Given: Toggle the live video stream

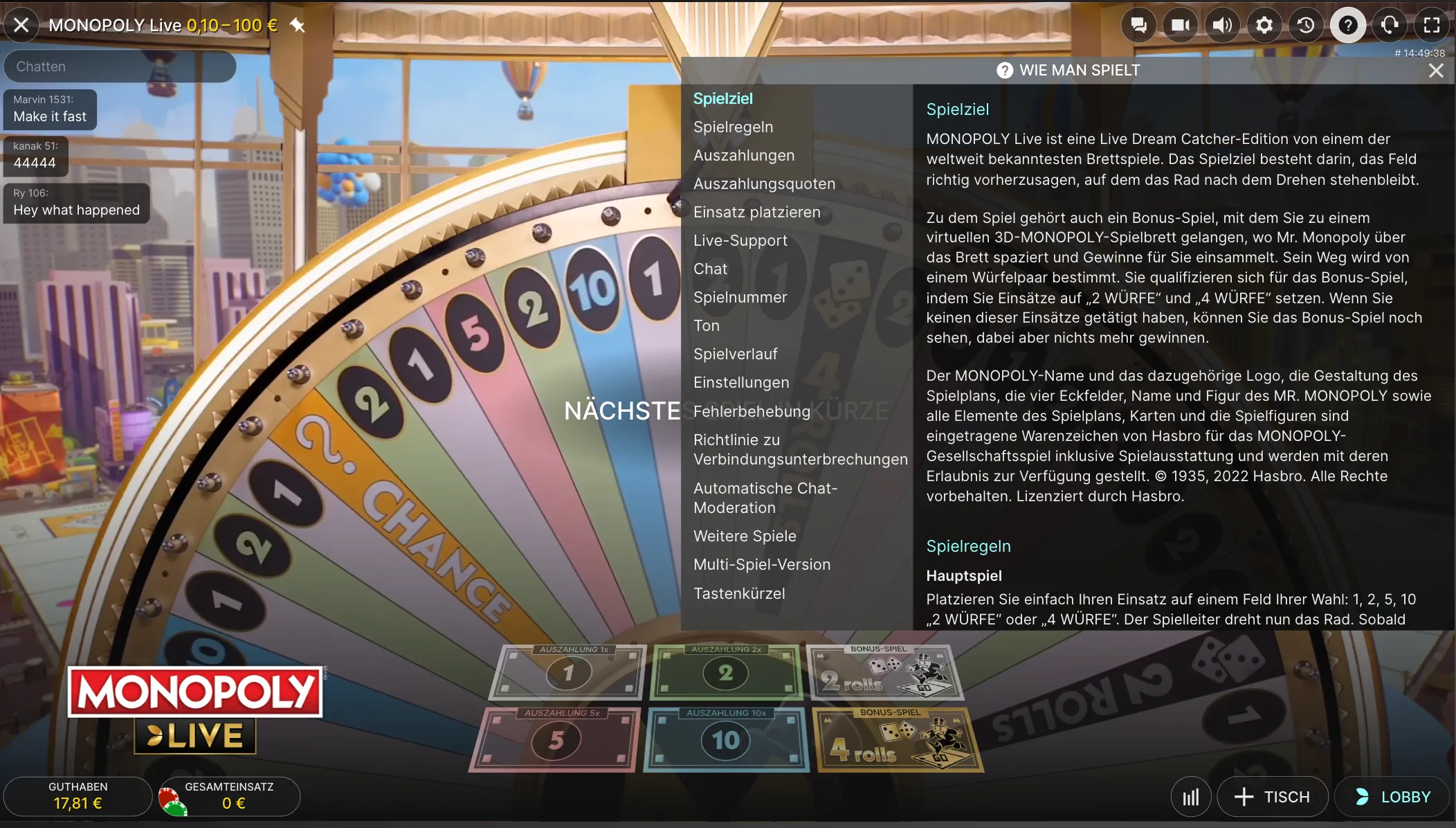Looking at the screenshot, I should tap(1179, 24).
